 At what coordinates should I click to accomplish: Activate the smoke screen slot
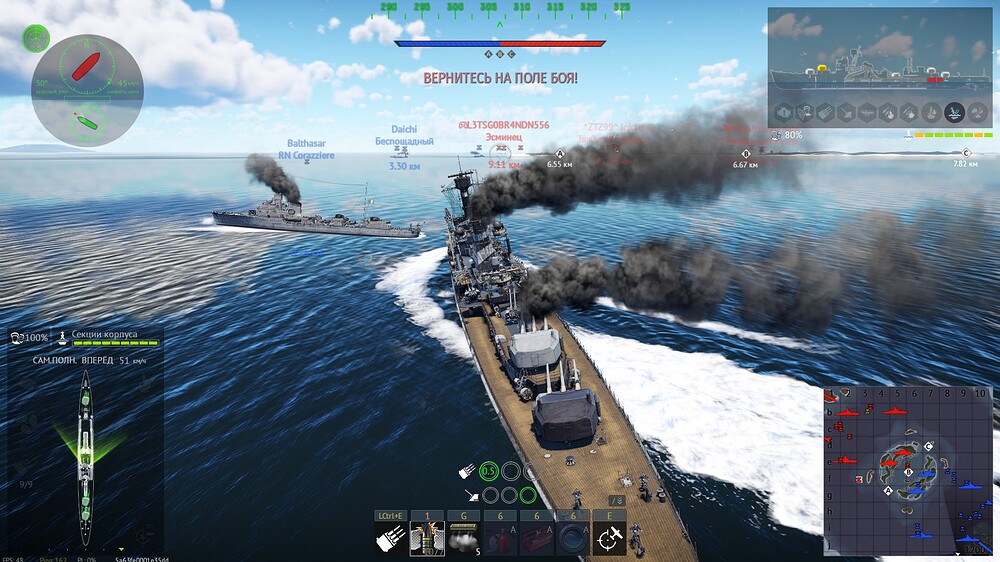(x=462, y=538)
